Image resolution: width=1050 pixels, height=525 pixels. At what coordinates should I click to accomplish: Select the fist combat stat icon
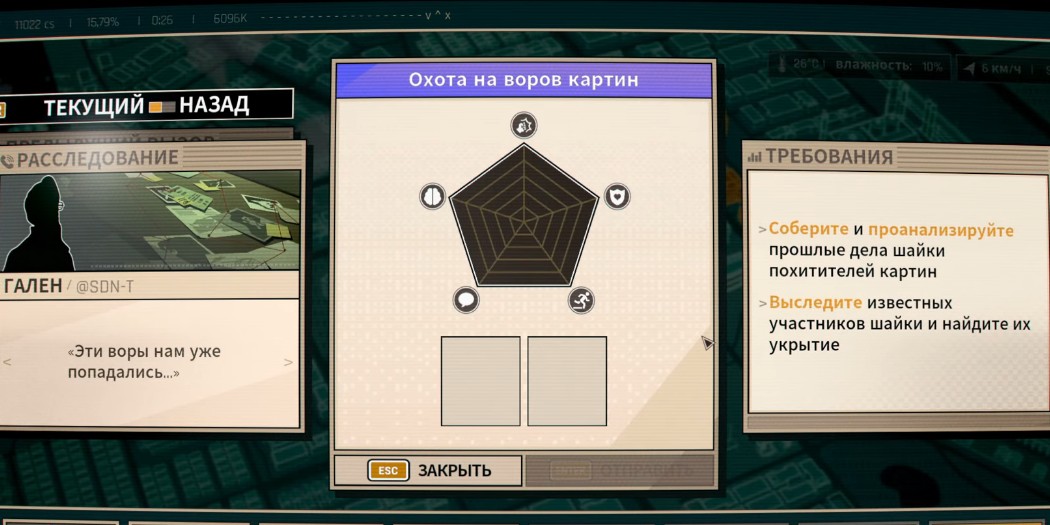click(x=524, y=125)
